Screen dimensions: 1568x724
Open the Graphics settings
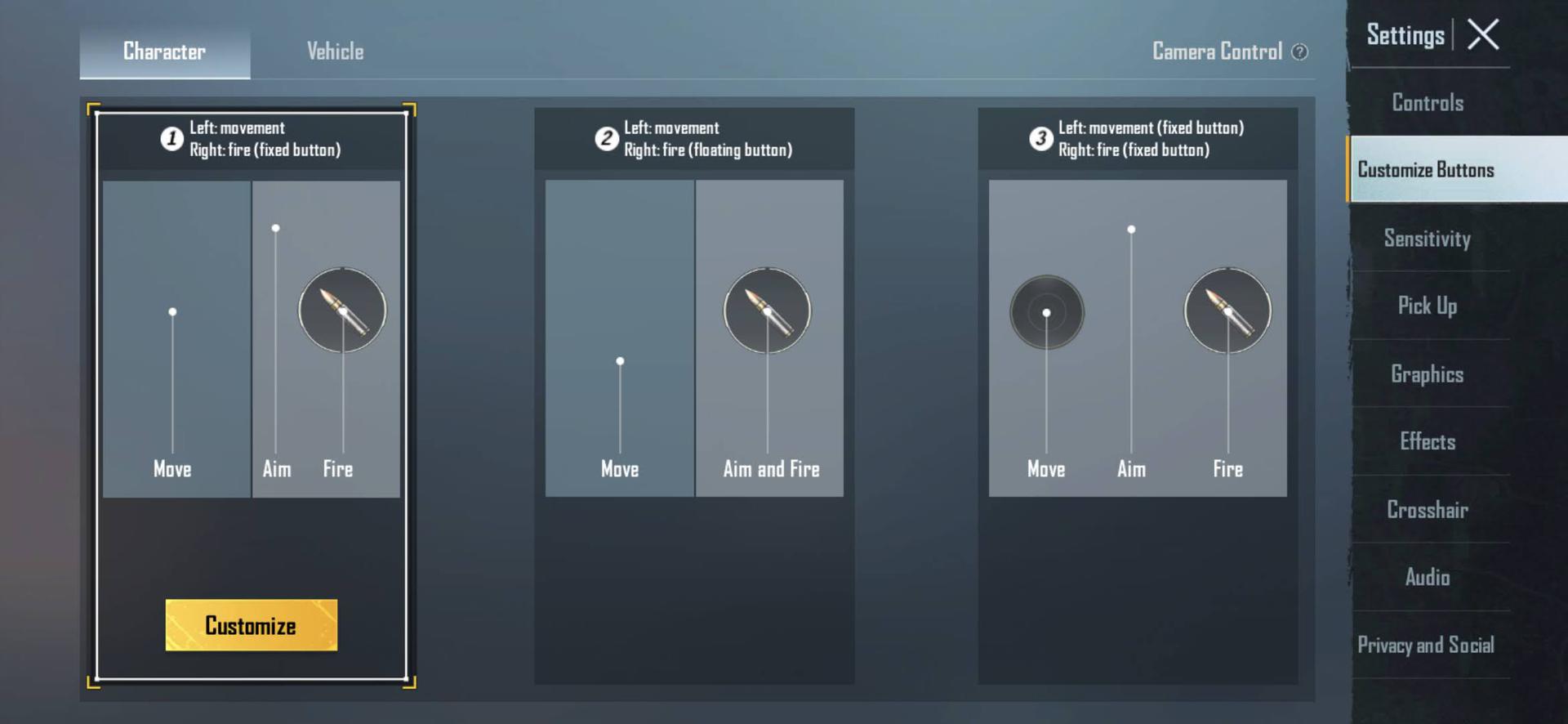pyautogui.click(x=1427, y=374)
